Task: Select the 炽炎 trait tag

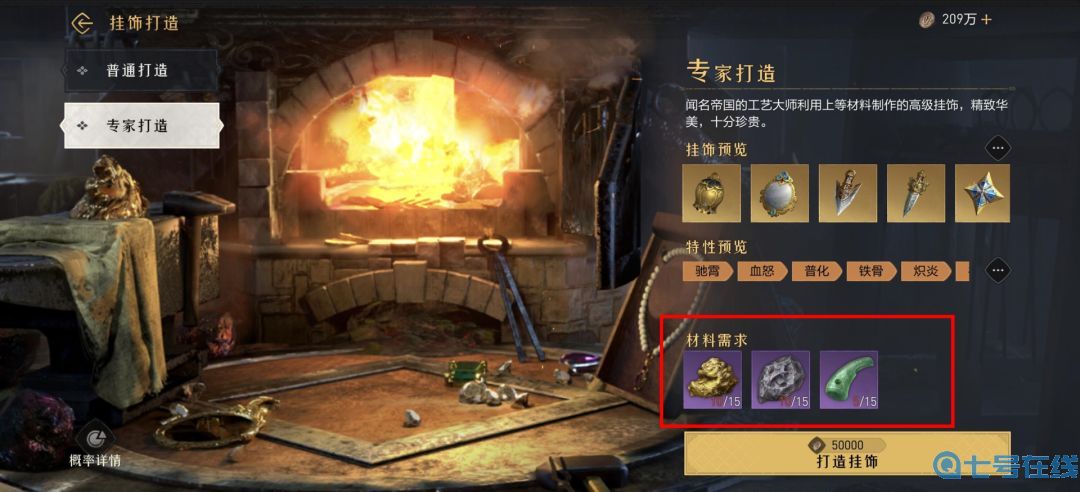Action: (x=924, y=271)
